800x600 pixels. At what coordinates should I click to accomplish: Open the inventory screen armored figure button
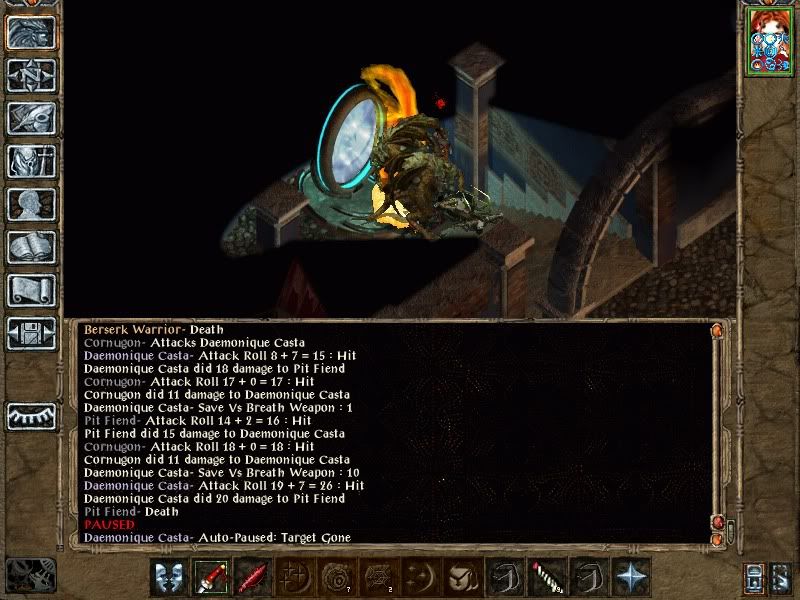31,161
